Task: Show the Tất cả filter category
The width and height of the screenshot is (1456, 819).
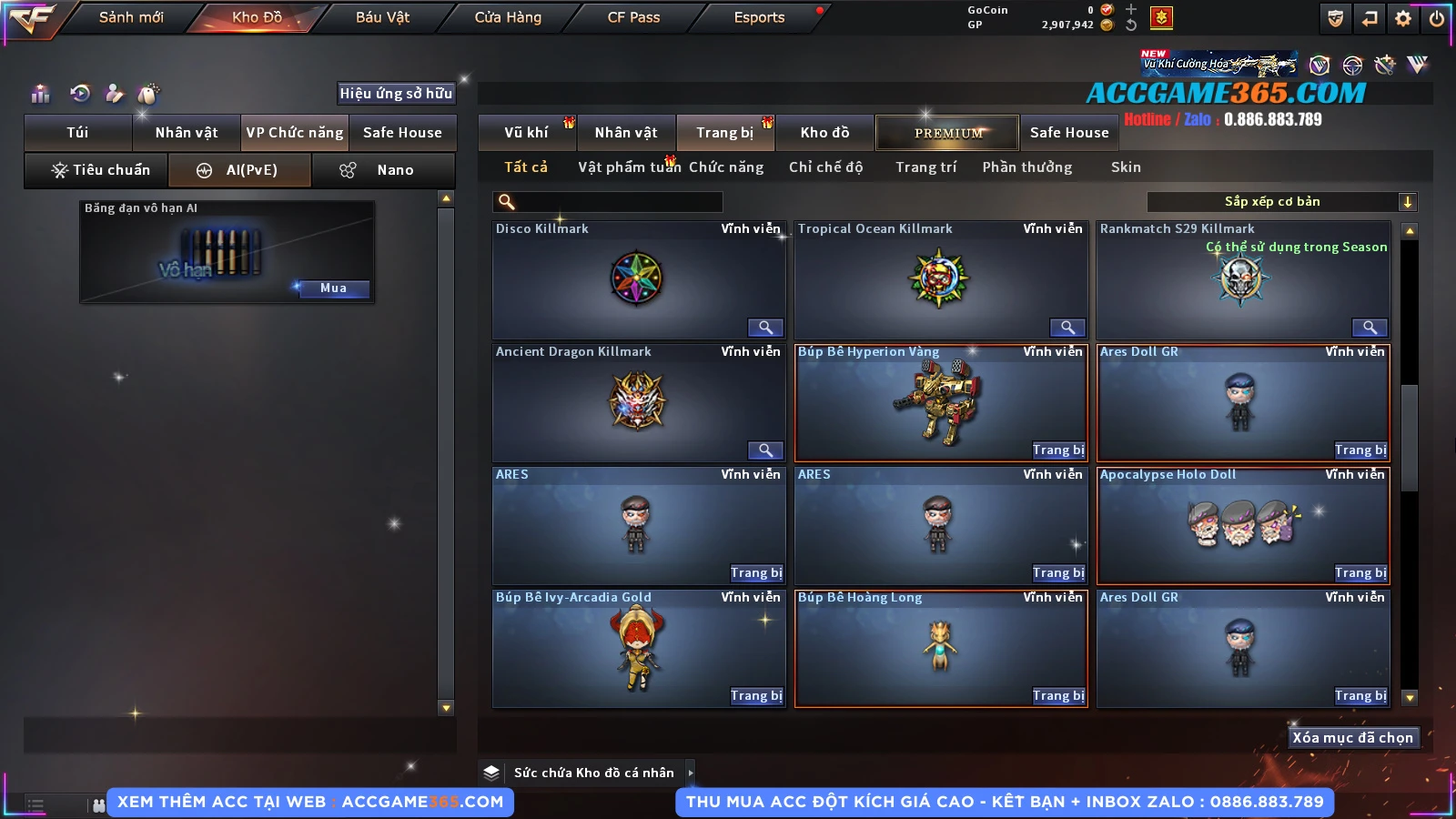Action: tap(526, 167)
